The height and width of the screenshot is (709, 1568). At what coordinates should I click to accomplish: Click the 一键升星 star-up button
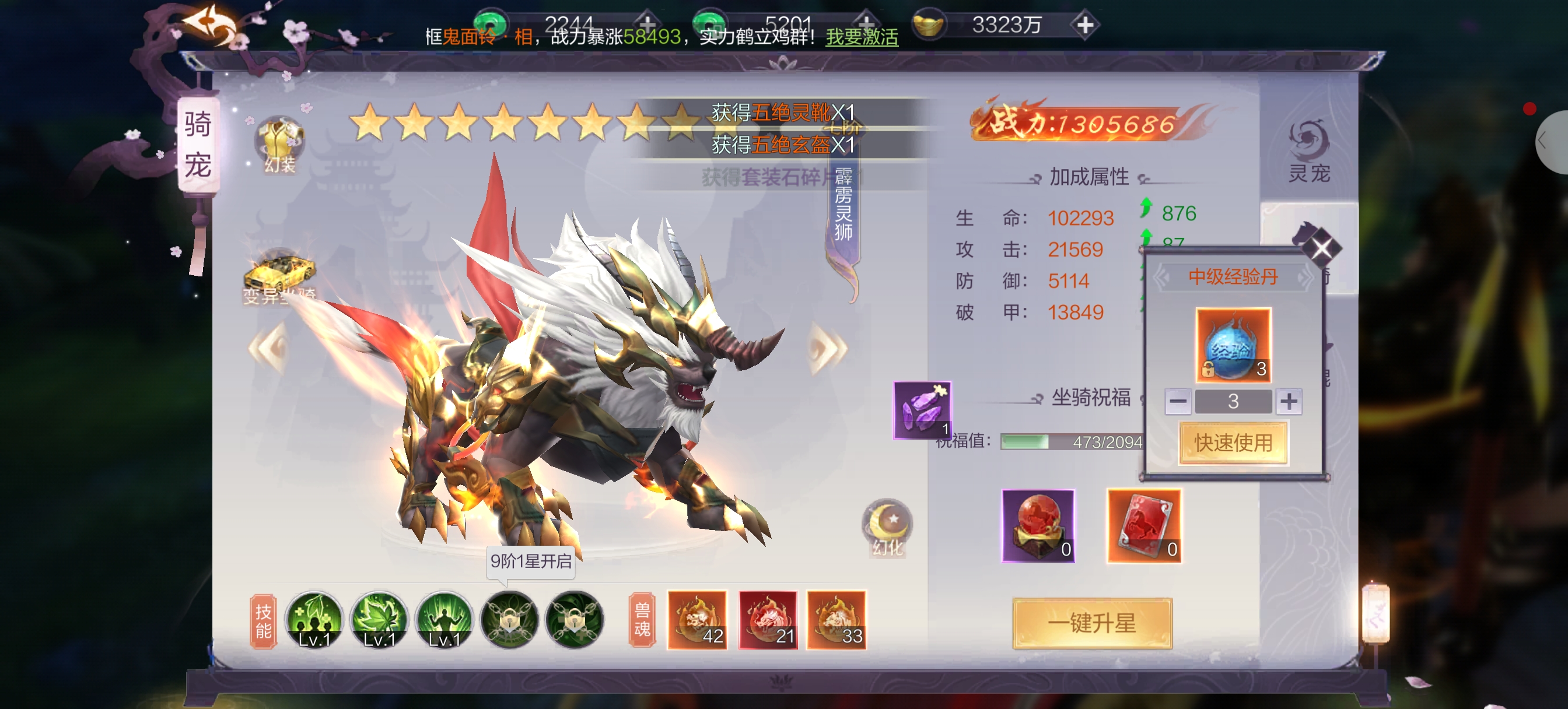tap(1092, 623)
